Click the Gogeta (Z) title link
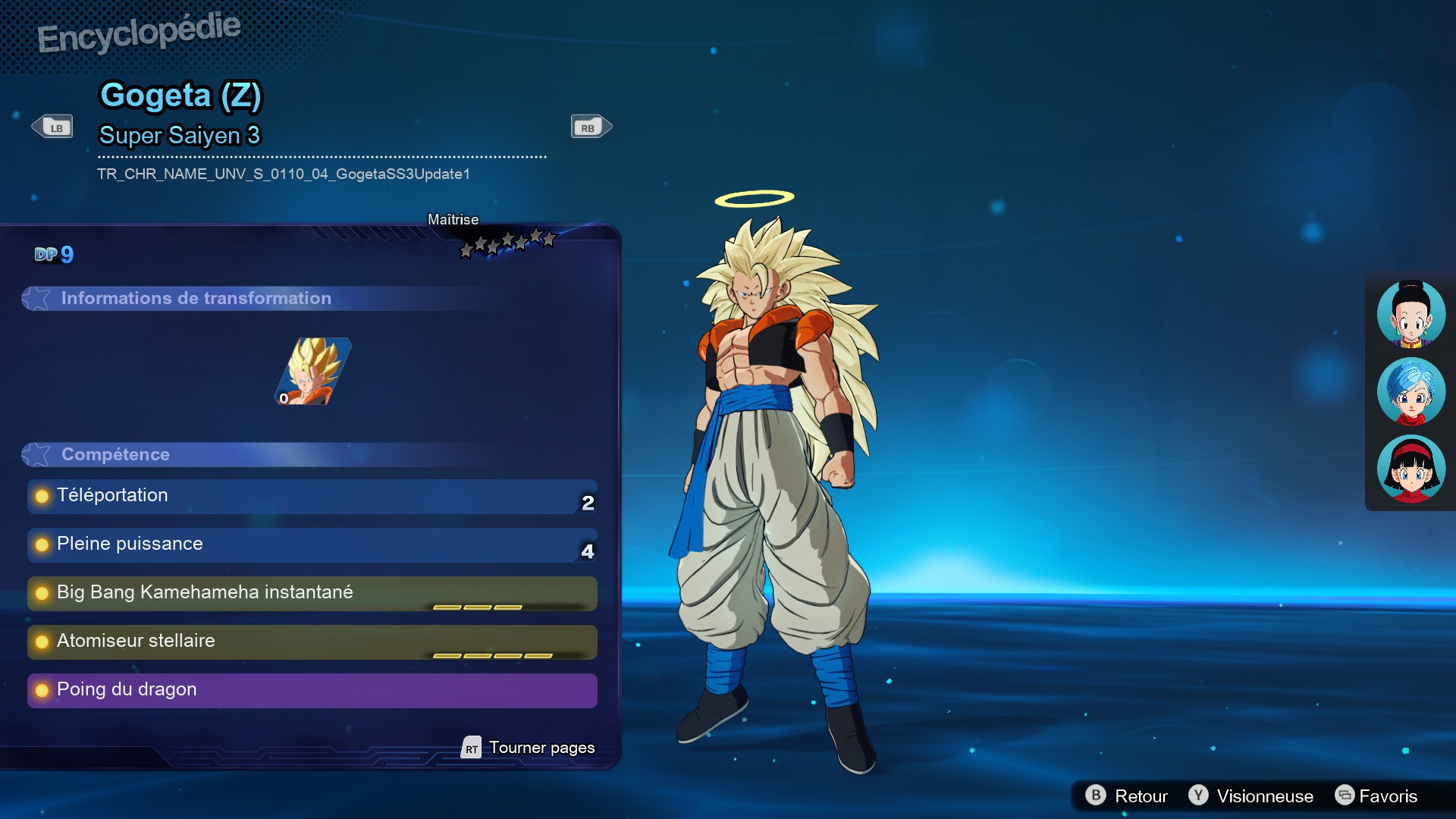 [182, 96]
